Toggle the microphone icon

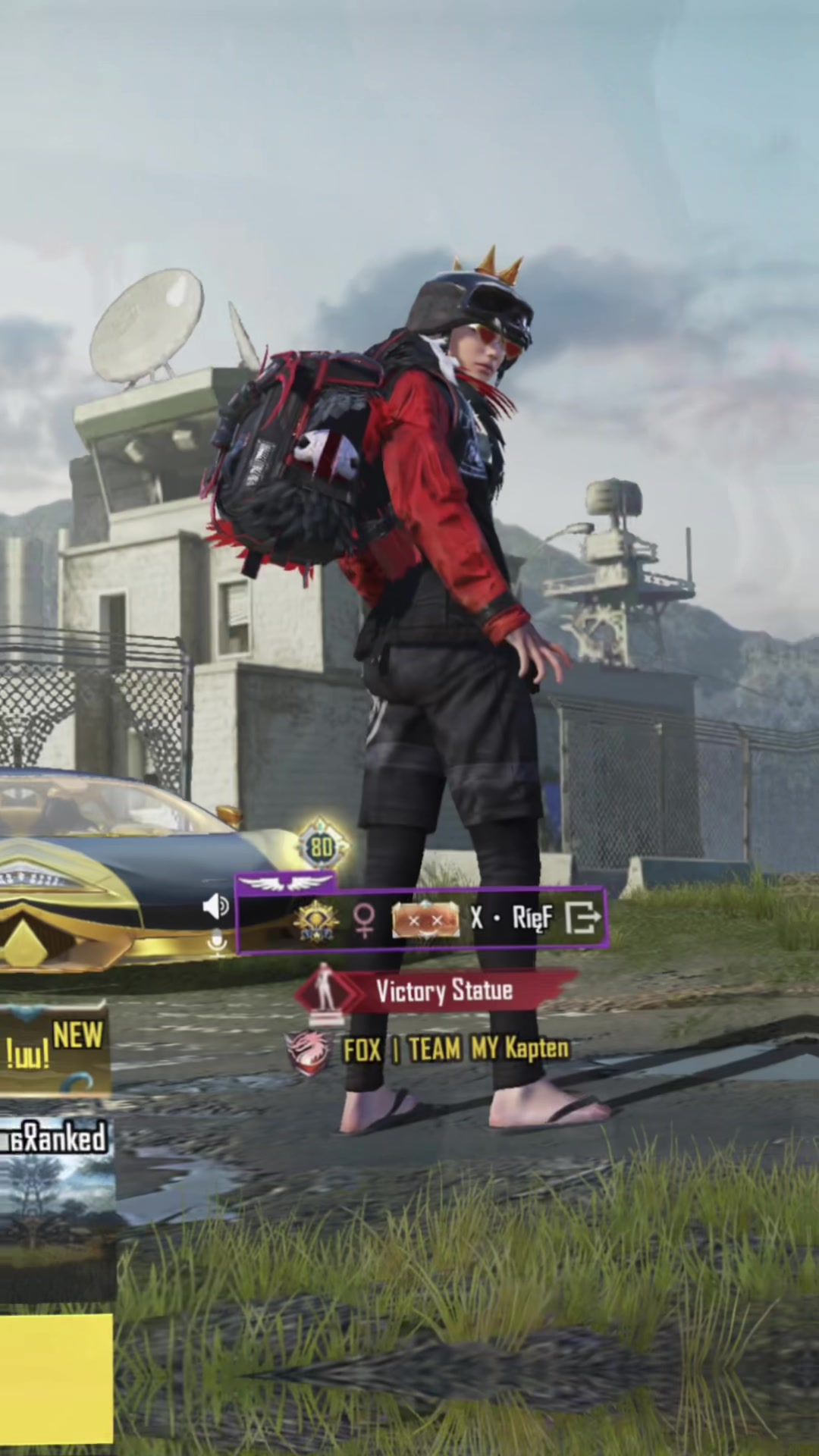[218, 943]
